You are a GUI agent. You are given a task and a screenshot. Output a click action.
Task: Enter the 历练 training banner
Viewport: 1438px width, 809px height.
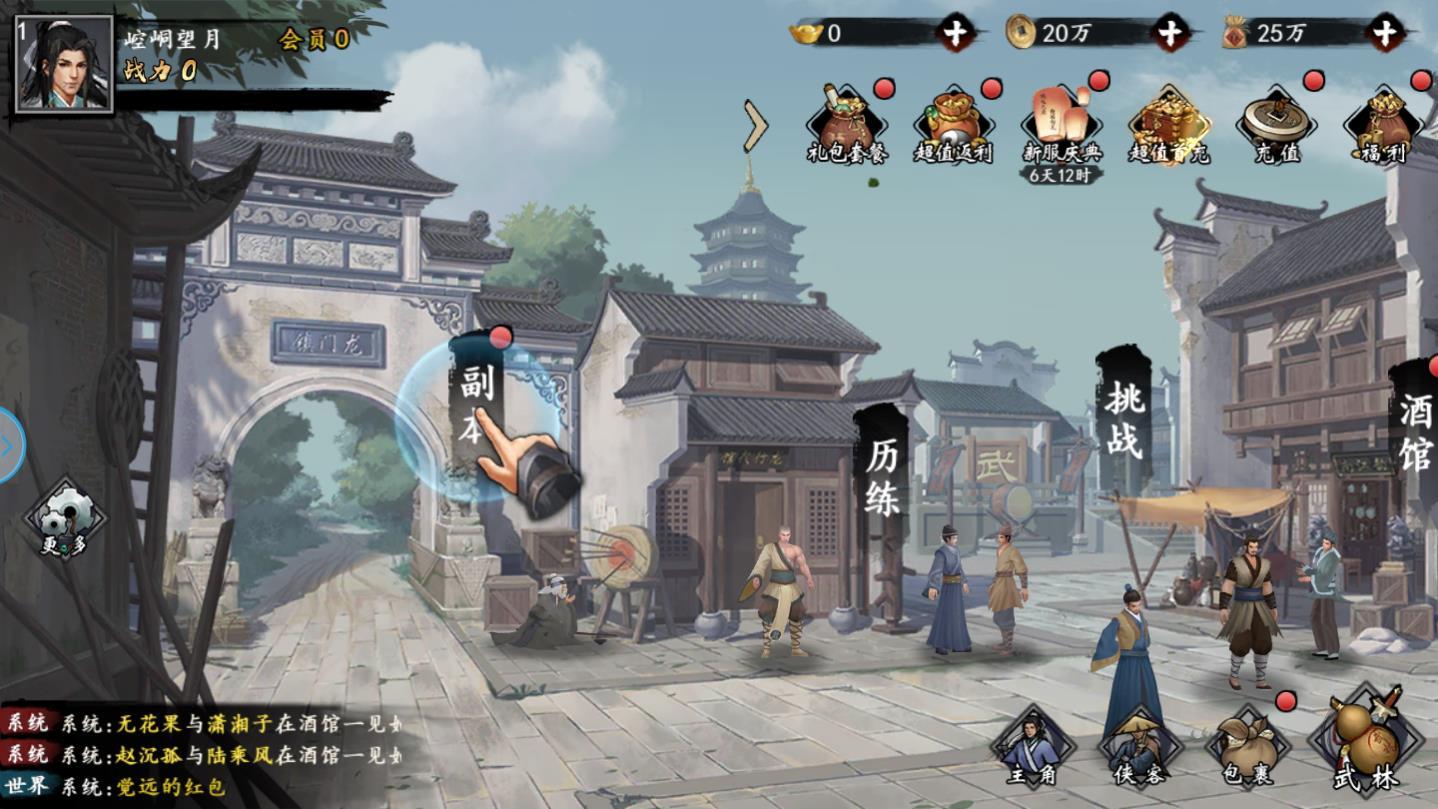pos(881,477)
